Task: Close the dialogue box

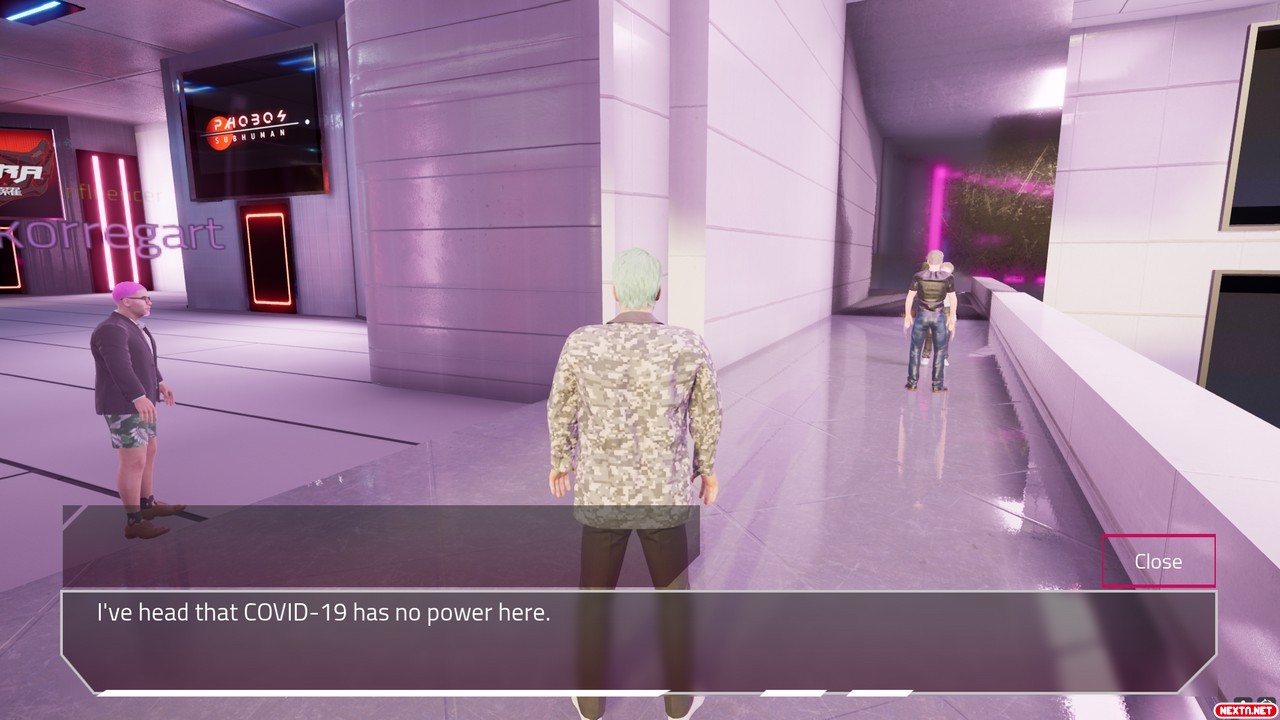Action: pyautogui.click(x=1158, y=561)
